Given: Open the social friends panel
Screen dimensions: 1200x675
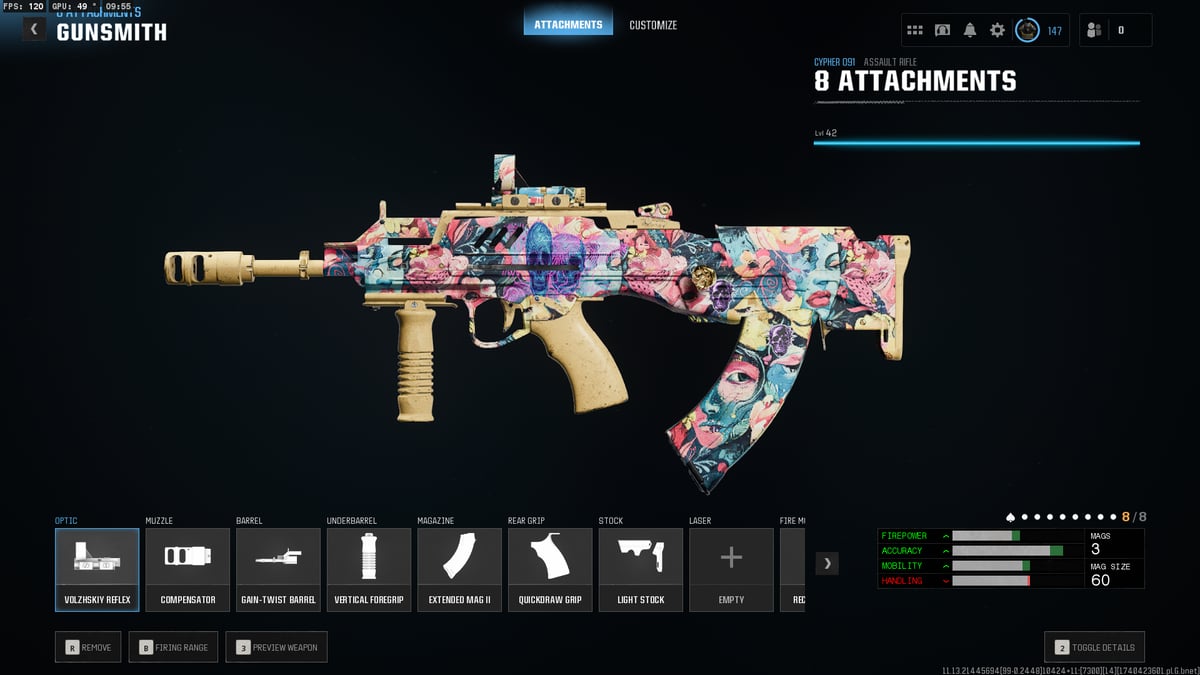Looking at the screenshot, I should tap(1095, 30).
